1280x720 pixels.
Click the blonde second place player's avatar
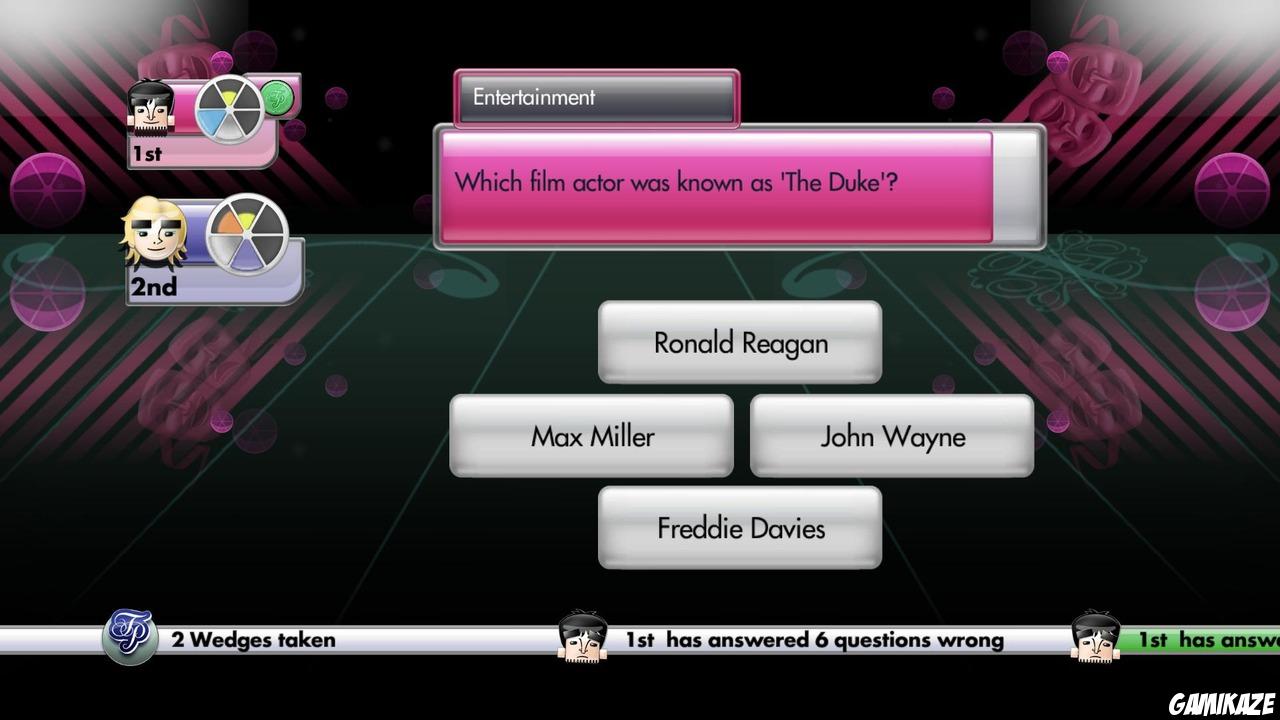(155, 233)
